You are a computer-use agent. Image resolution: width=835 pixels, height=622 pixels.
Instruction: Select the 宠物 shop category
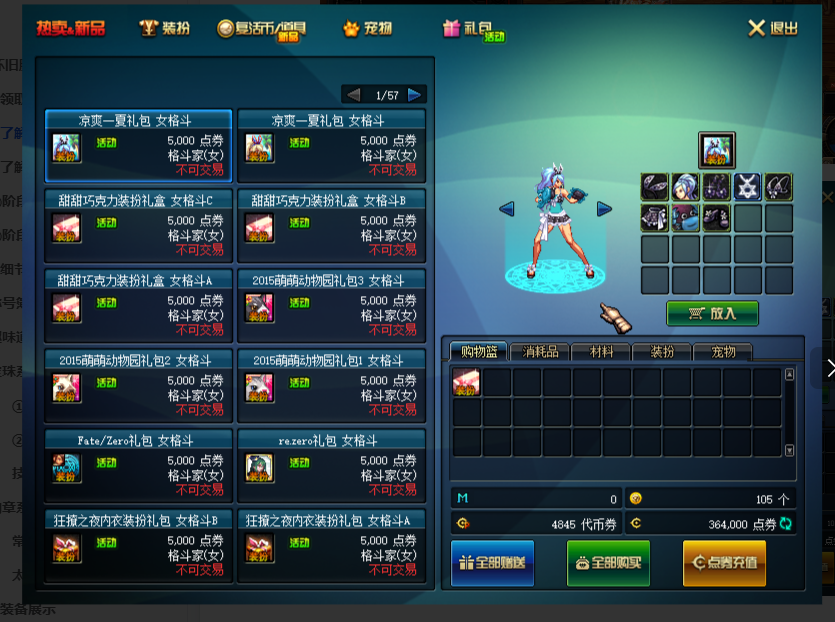click(366, 28)
